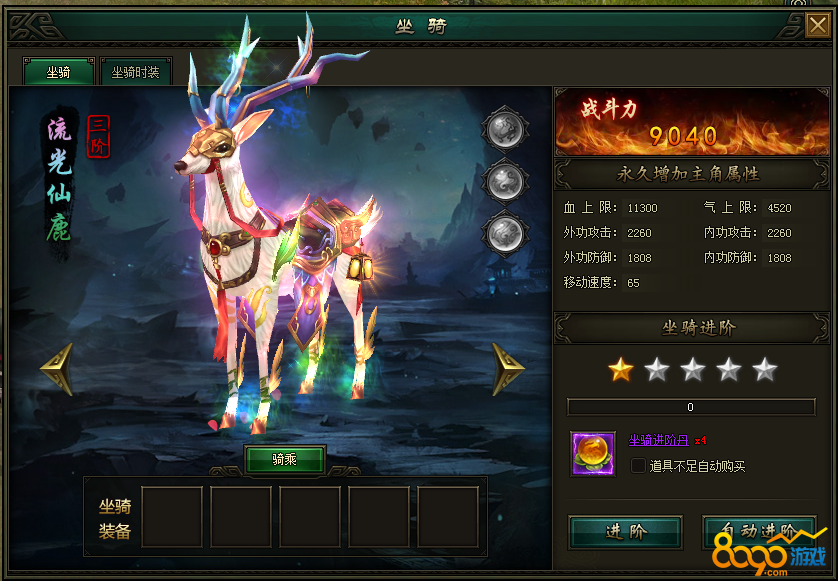This screenshot has height=581, width=838.
Task: Toggle the 道具不足自动购买 checkbox
Action: pos(638,466)
